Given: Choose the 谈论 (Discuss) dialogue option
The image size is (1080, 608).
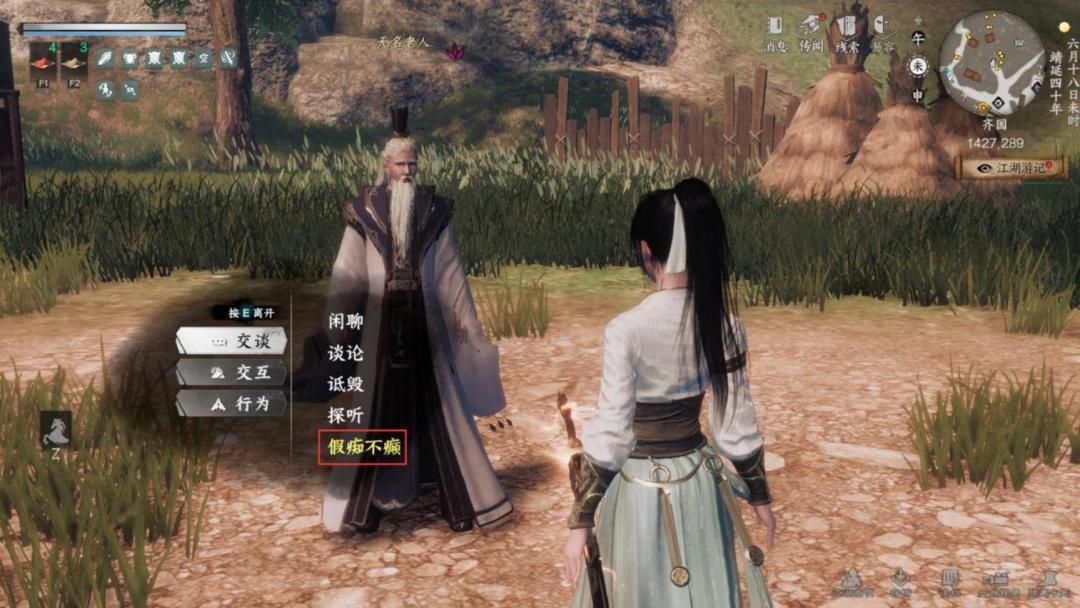Looking at the screenshot, I should pos(345,353).
